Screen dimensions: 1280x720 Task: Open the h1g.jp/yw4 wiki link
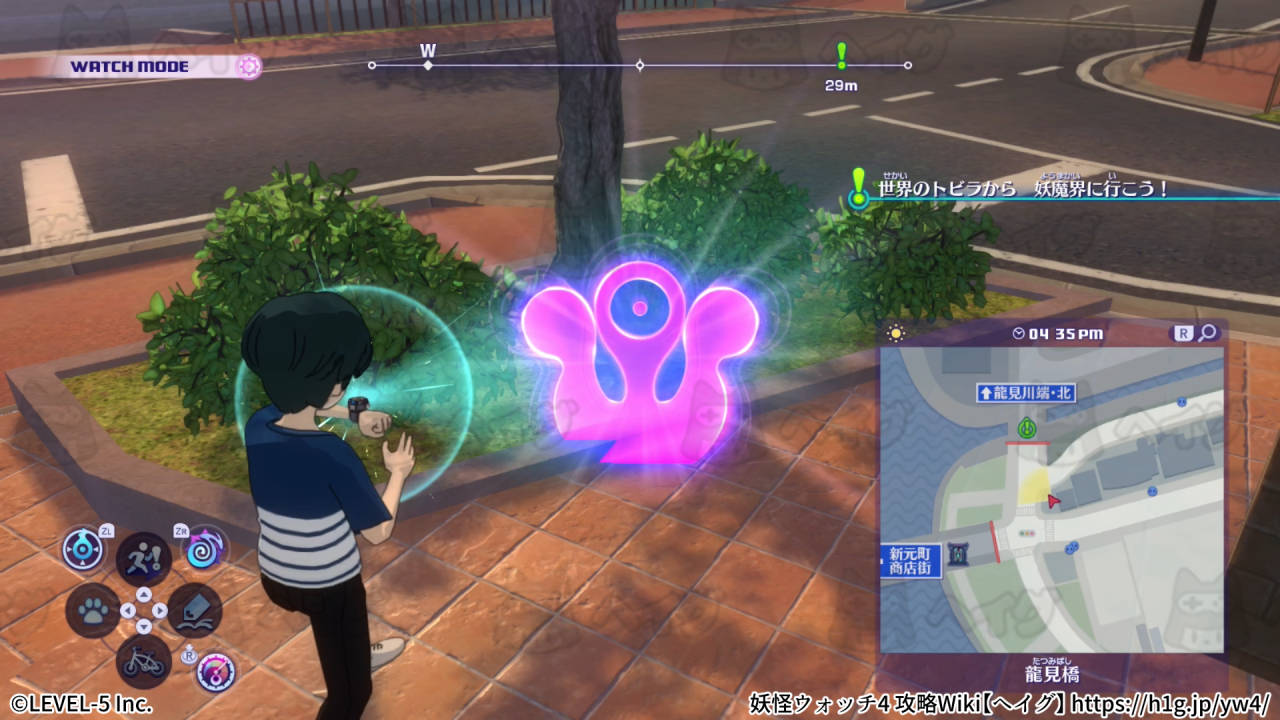click(x=1170, y=703)
